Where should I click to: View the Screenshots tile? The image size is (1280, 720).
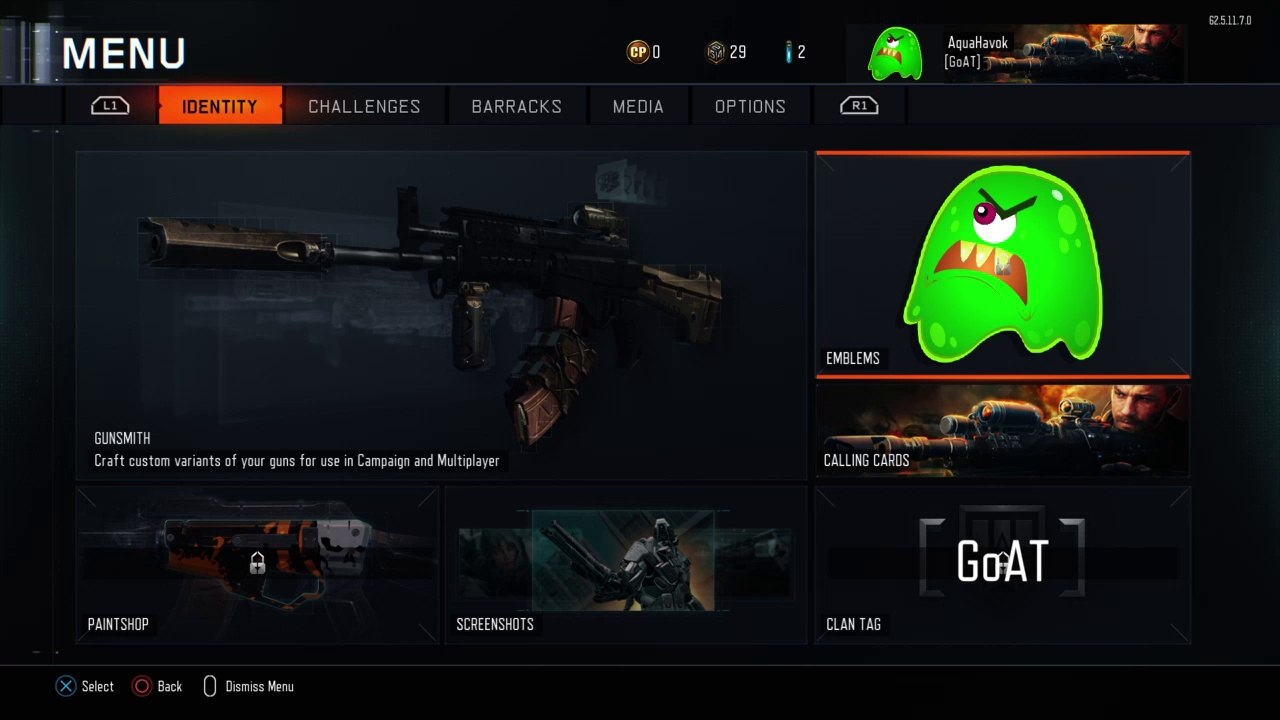click(x=625, y=565)
